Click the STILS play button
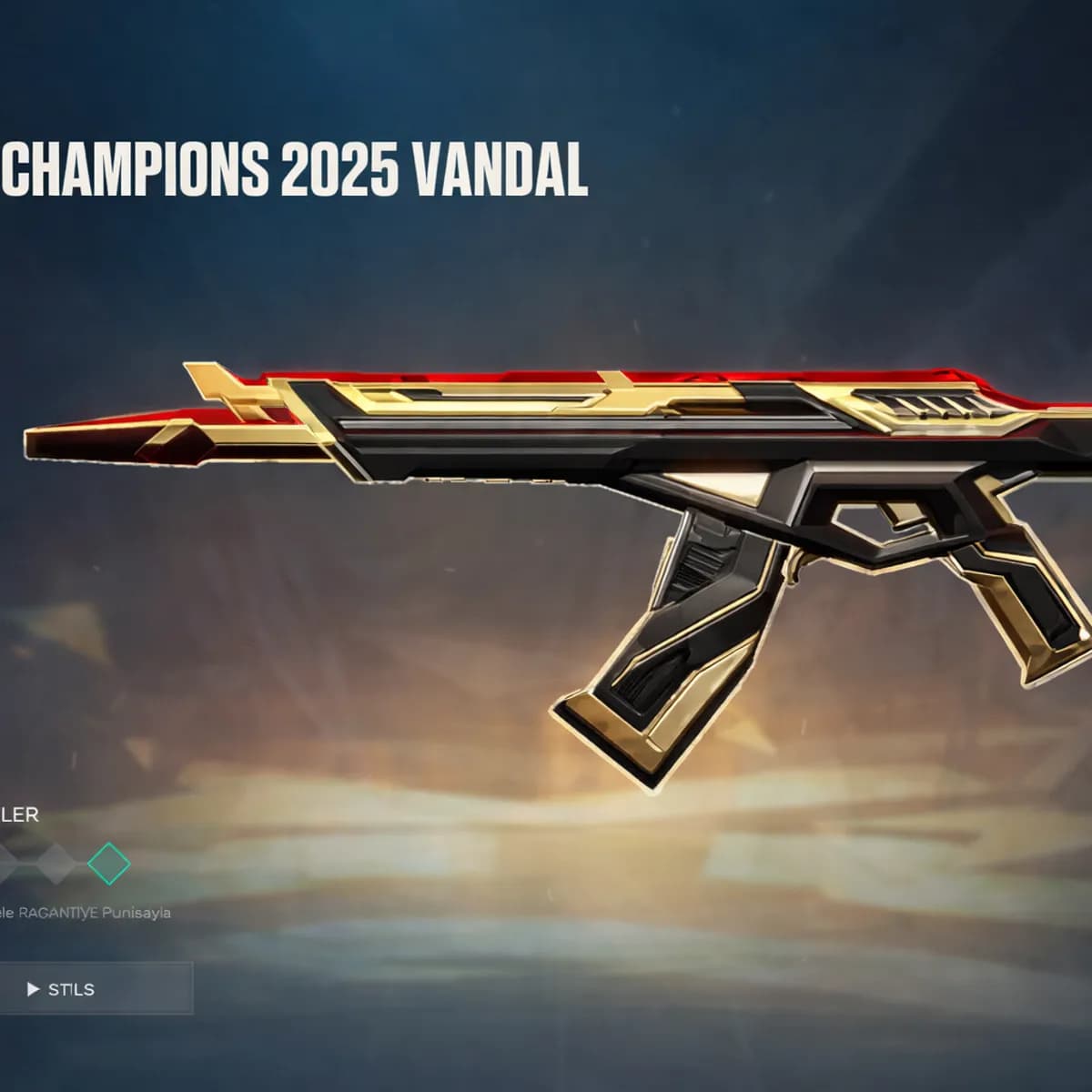The image size is (1092, 1092). pos(62,989)
